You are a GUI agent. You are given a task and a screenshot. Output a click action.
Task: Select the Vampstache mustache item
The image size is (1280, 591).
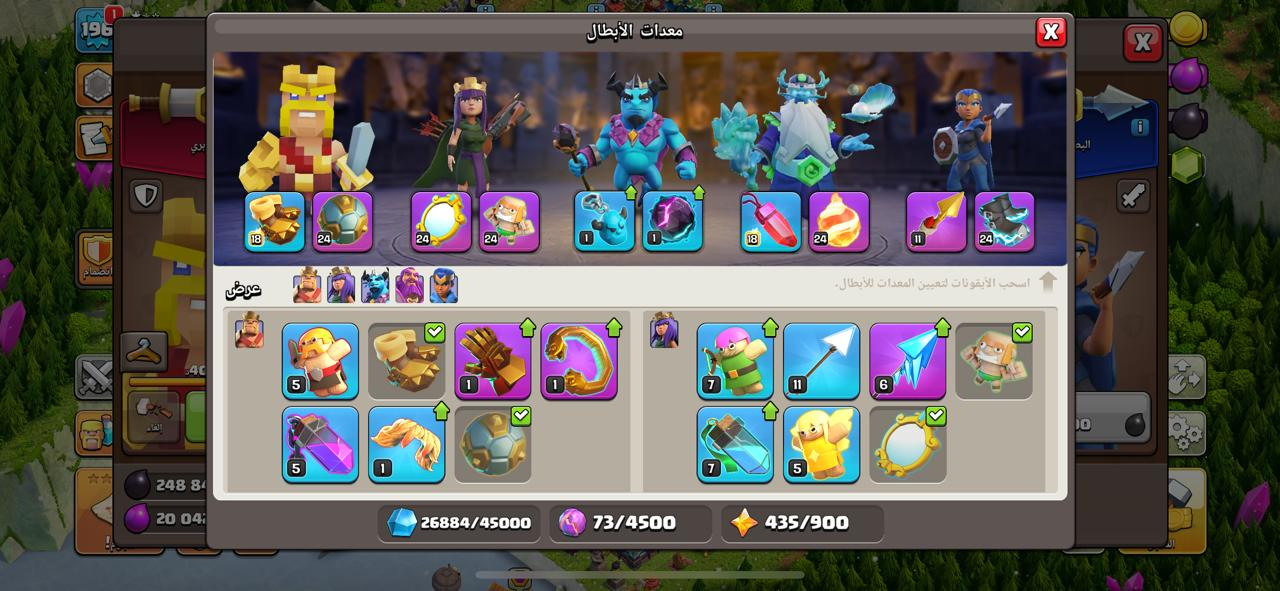(406, 444)
